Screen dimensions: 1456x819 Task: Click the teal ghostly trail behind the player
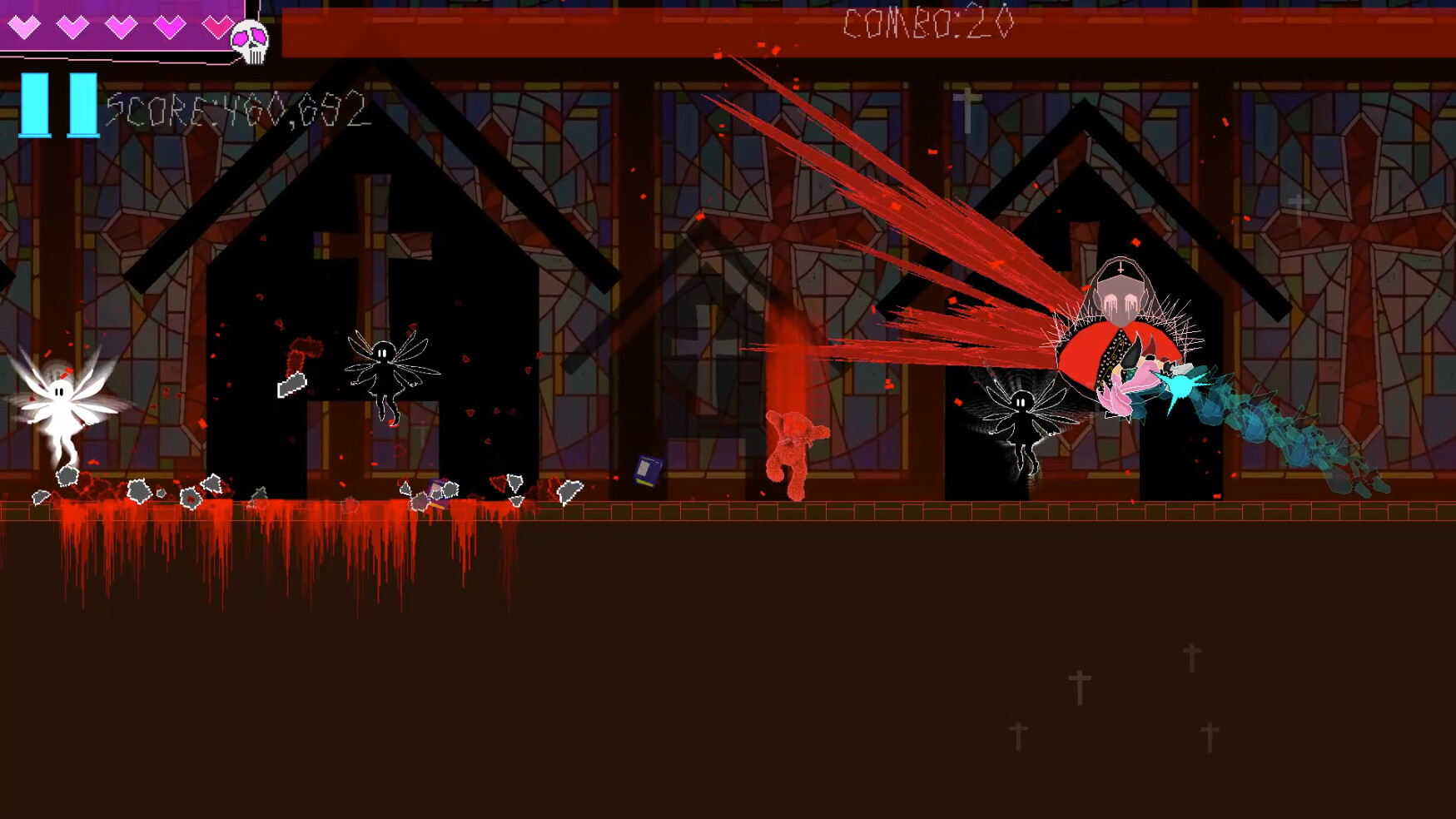(1290, 433)
